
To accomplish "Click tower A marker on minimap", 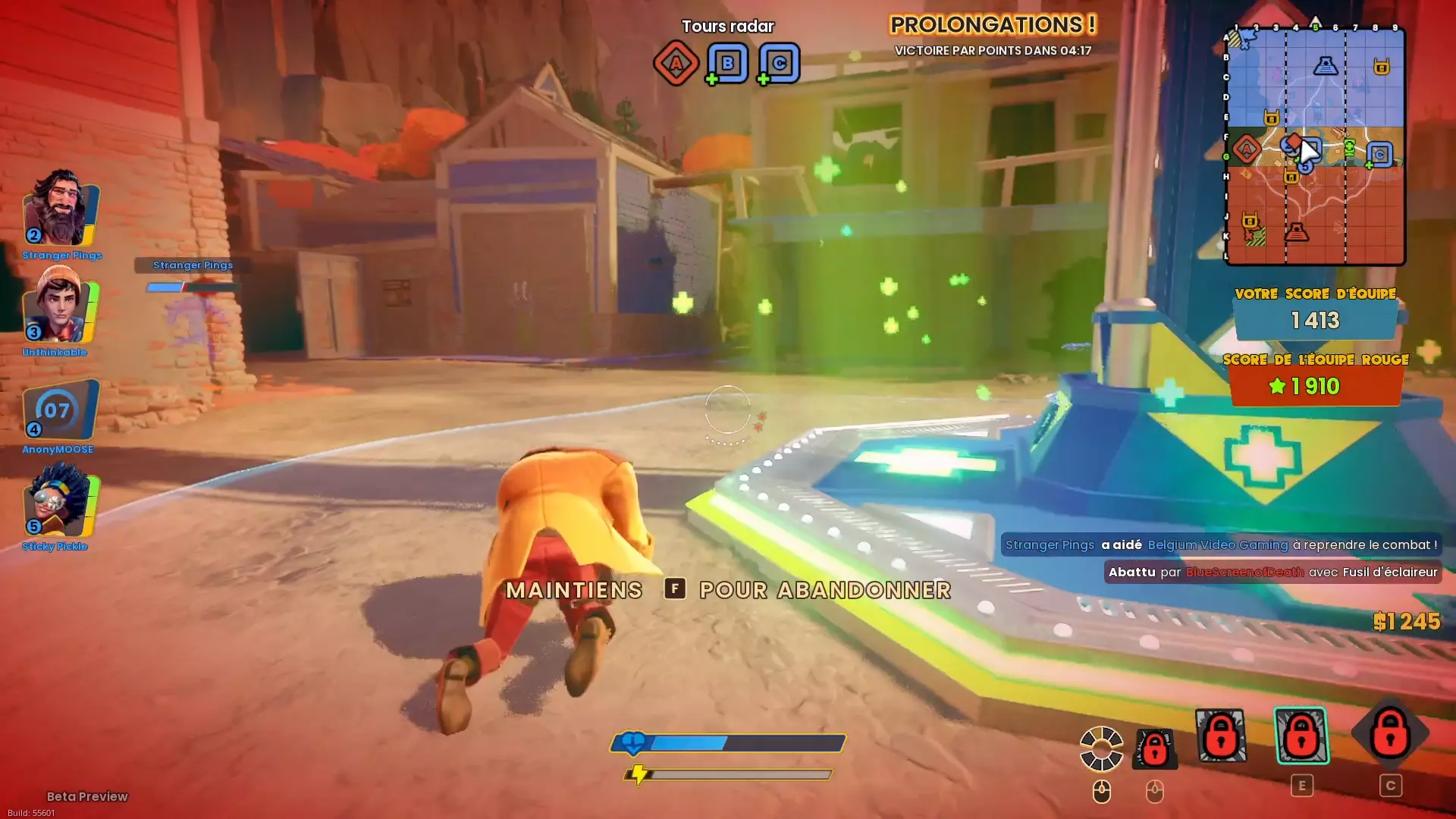I will click(1246, 149).
